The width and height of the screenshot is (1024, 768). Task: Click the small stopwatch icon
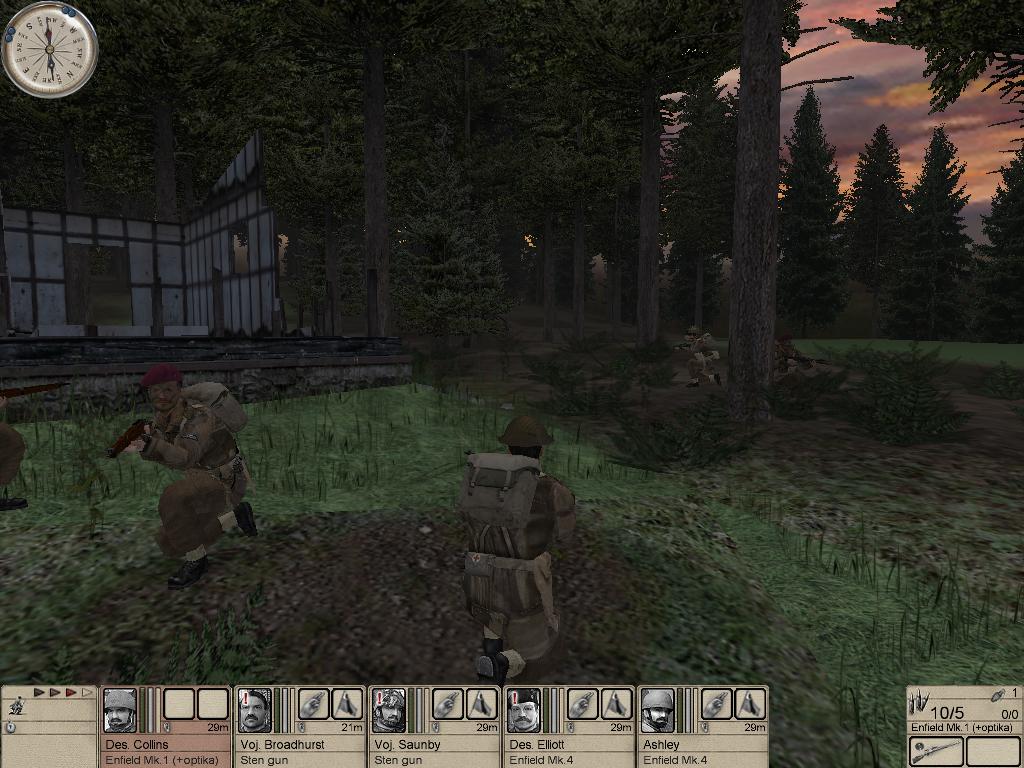[10, 728]
